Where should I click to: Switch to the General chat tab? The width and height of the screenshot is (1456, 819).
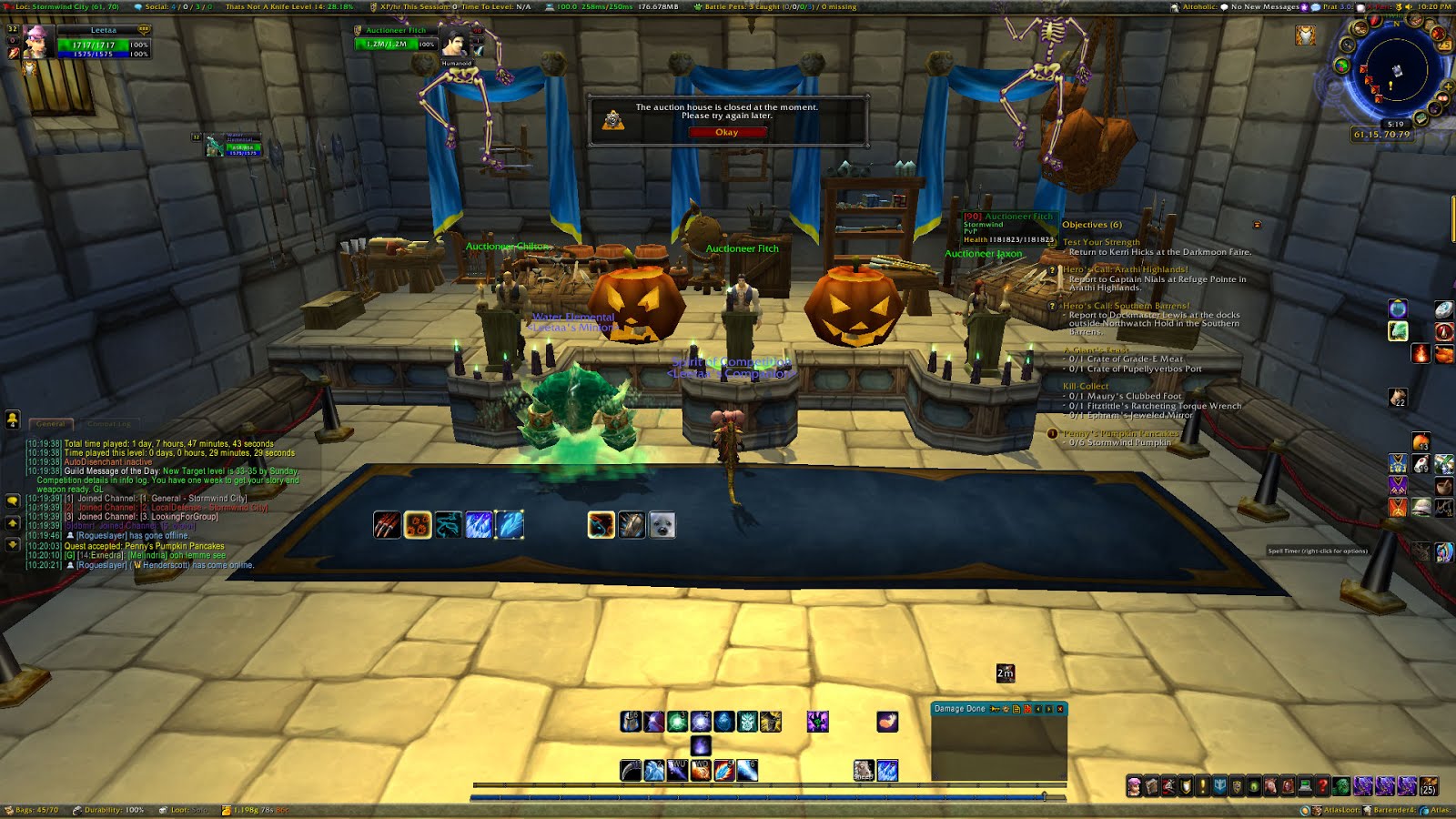coord(51,424)
